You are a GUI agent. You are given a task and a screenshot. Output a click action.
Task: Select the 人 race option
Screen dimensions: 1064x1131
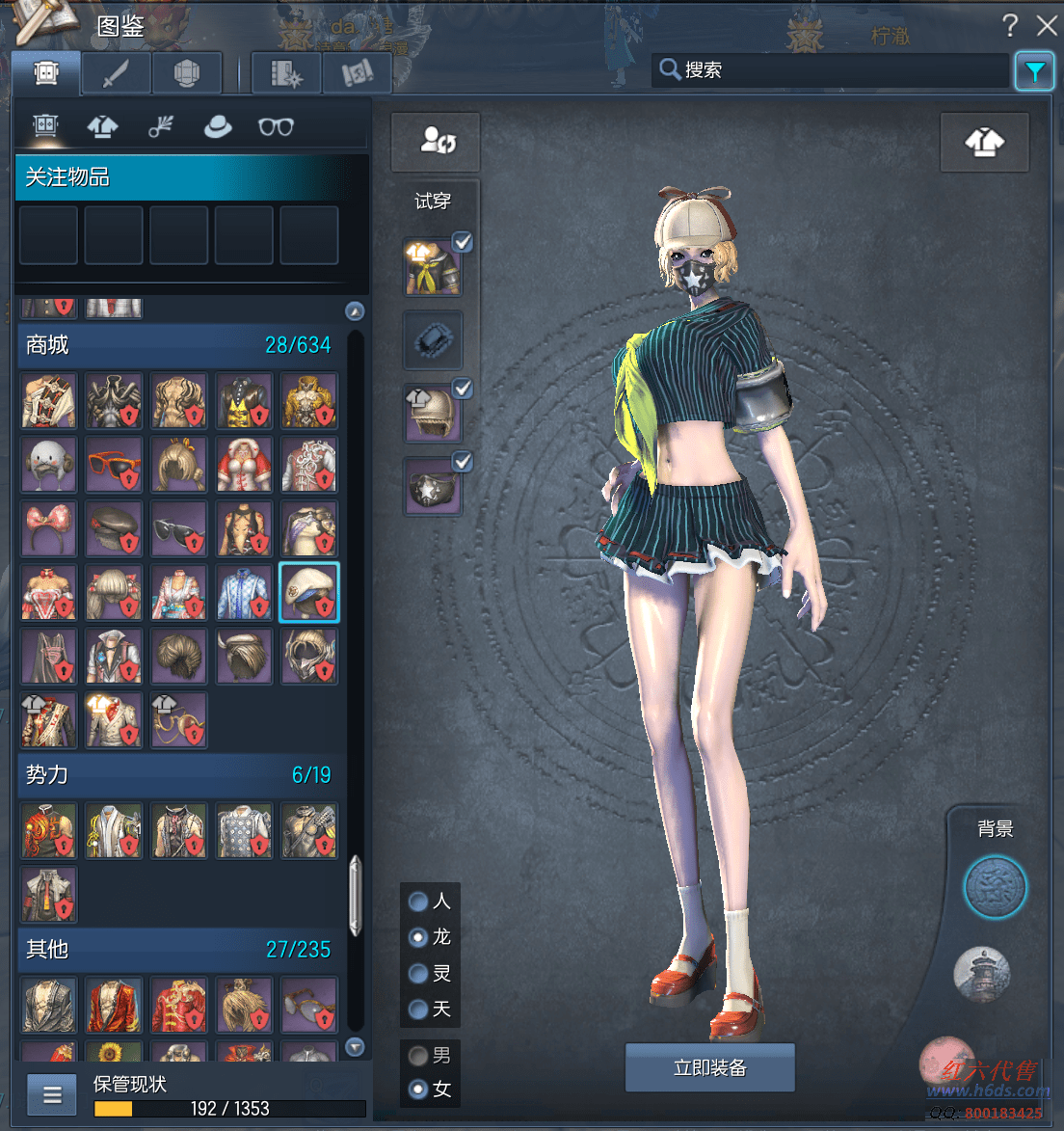(419, 902)
